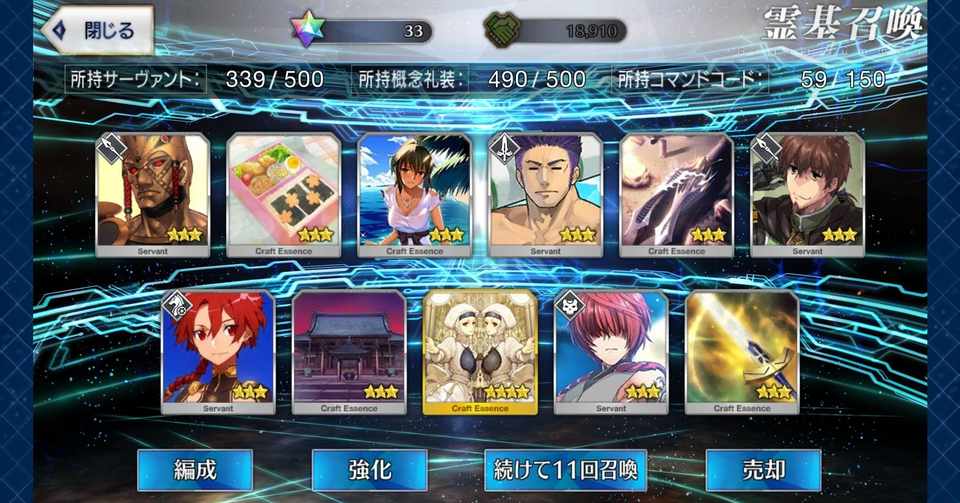
Task: Open the 編成 formation menu
Action: pos(194,469)
